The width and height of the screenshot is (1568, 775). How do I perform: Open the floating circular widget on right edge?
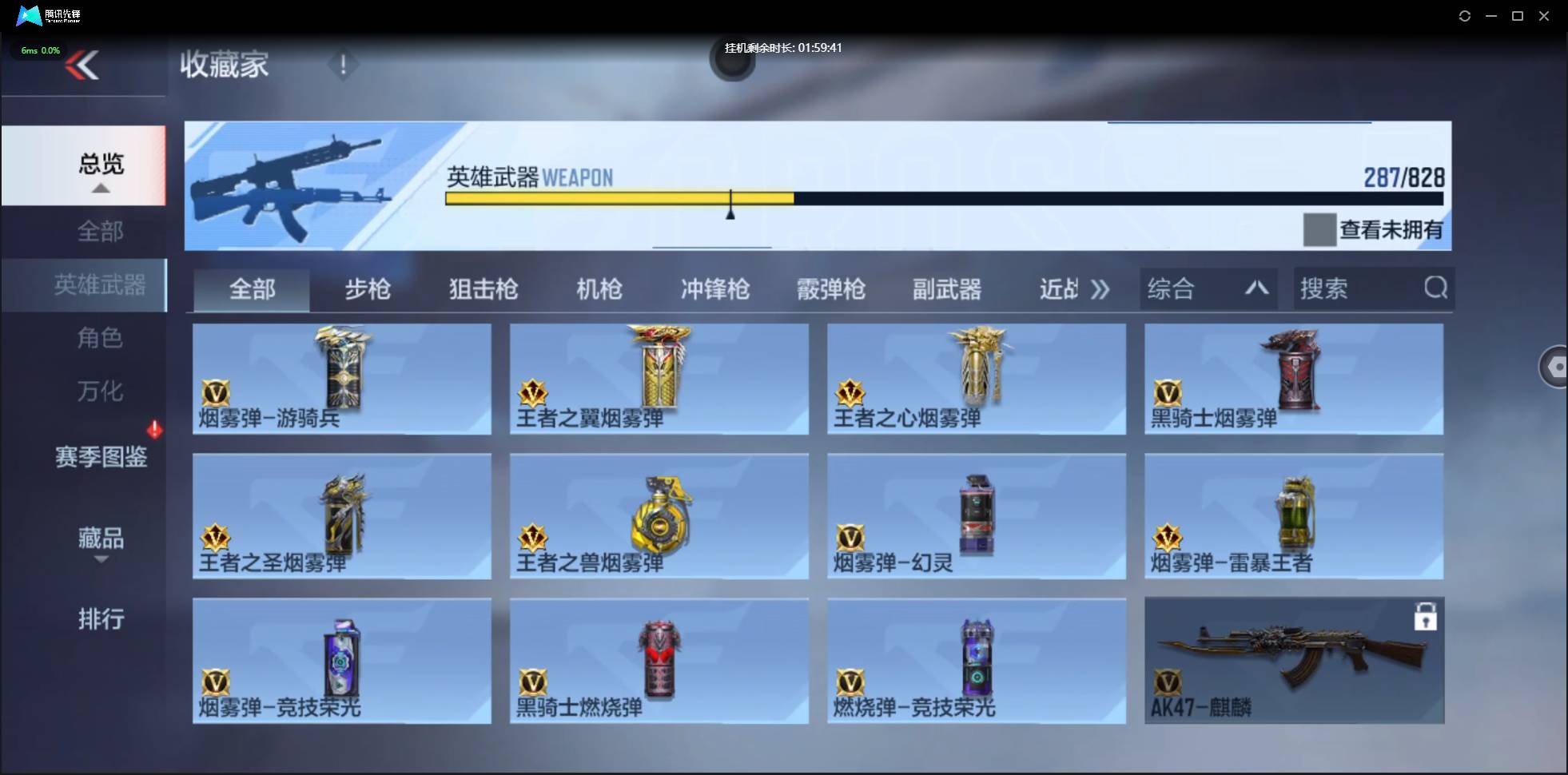[x=1555, y=367]
